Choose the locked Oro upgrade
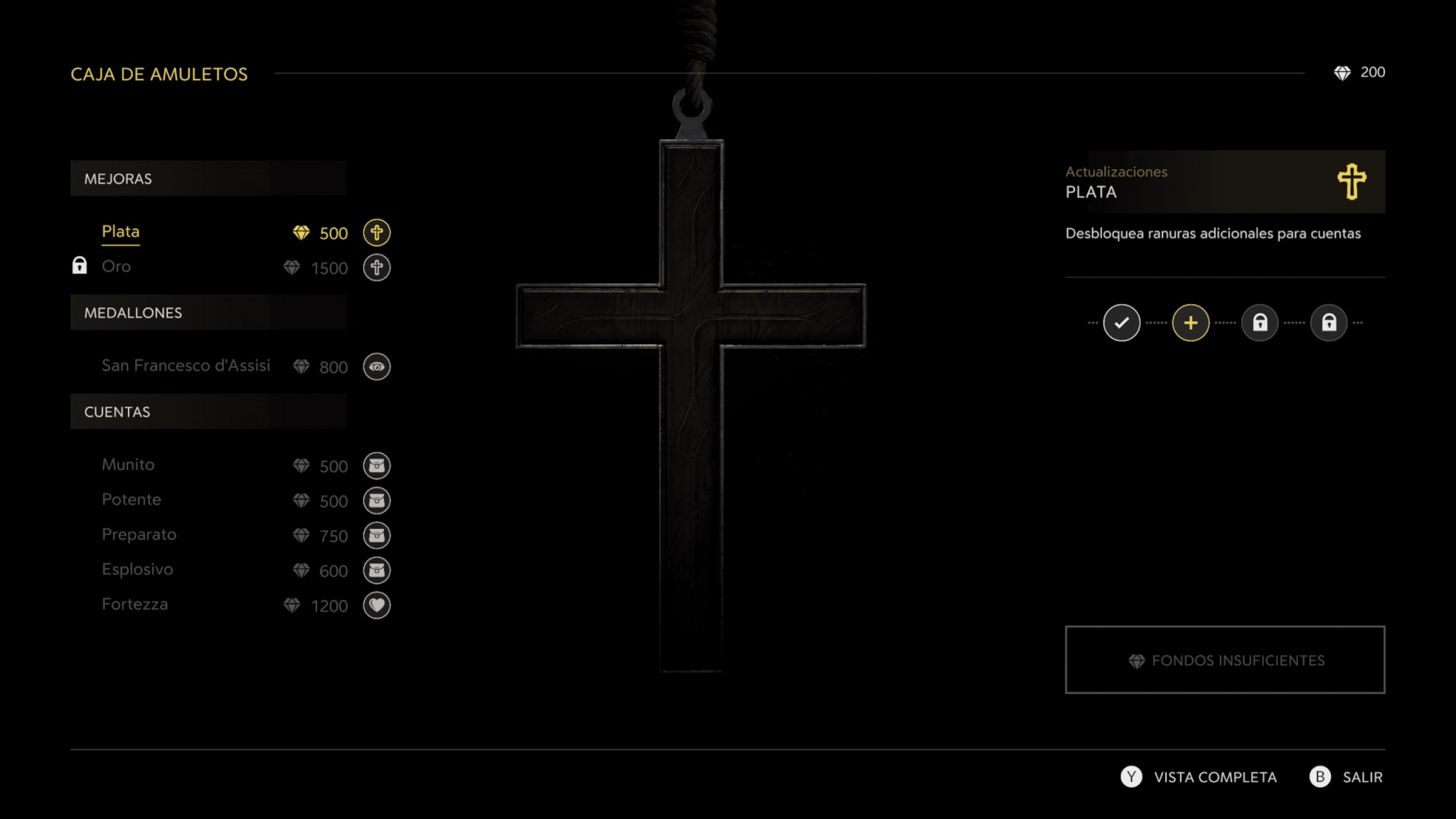 point(117,267)
